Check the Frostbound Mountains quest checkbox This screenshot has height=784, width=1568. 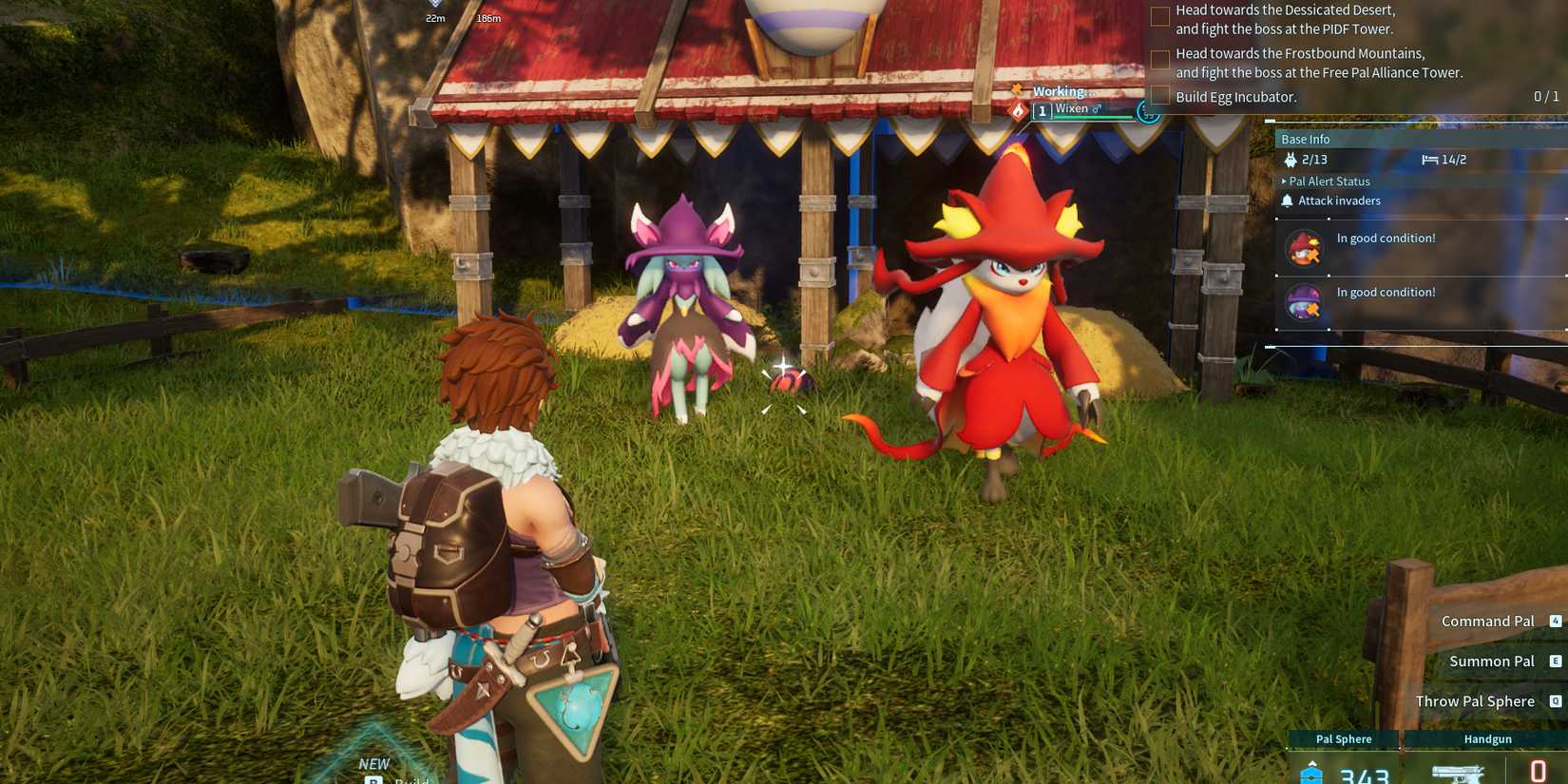(x=1160, y=60)
